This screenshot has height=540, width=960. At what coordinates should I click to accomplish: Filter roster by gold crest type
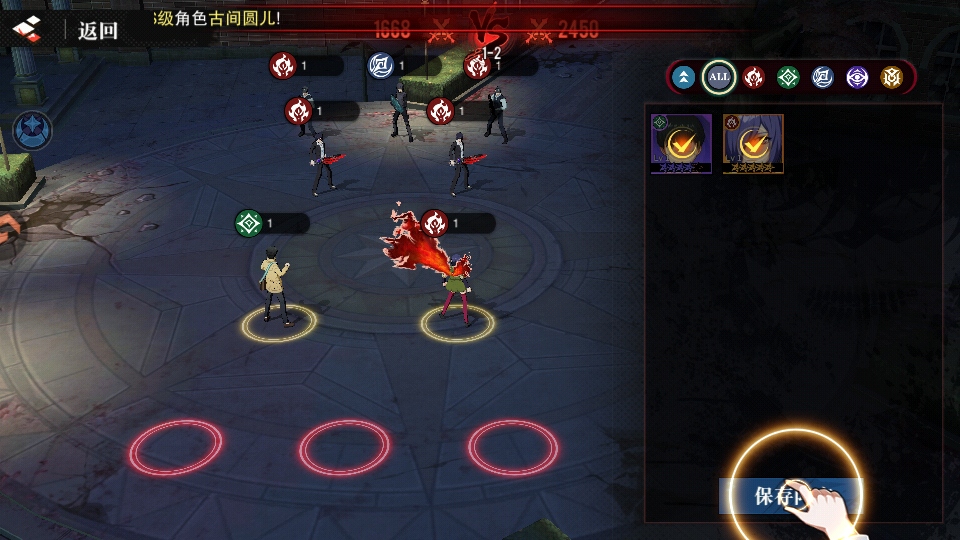click(891, 77)
